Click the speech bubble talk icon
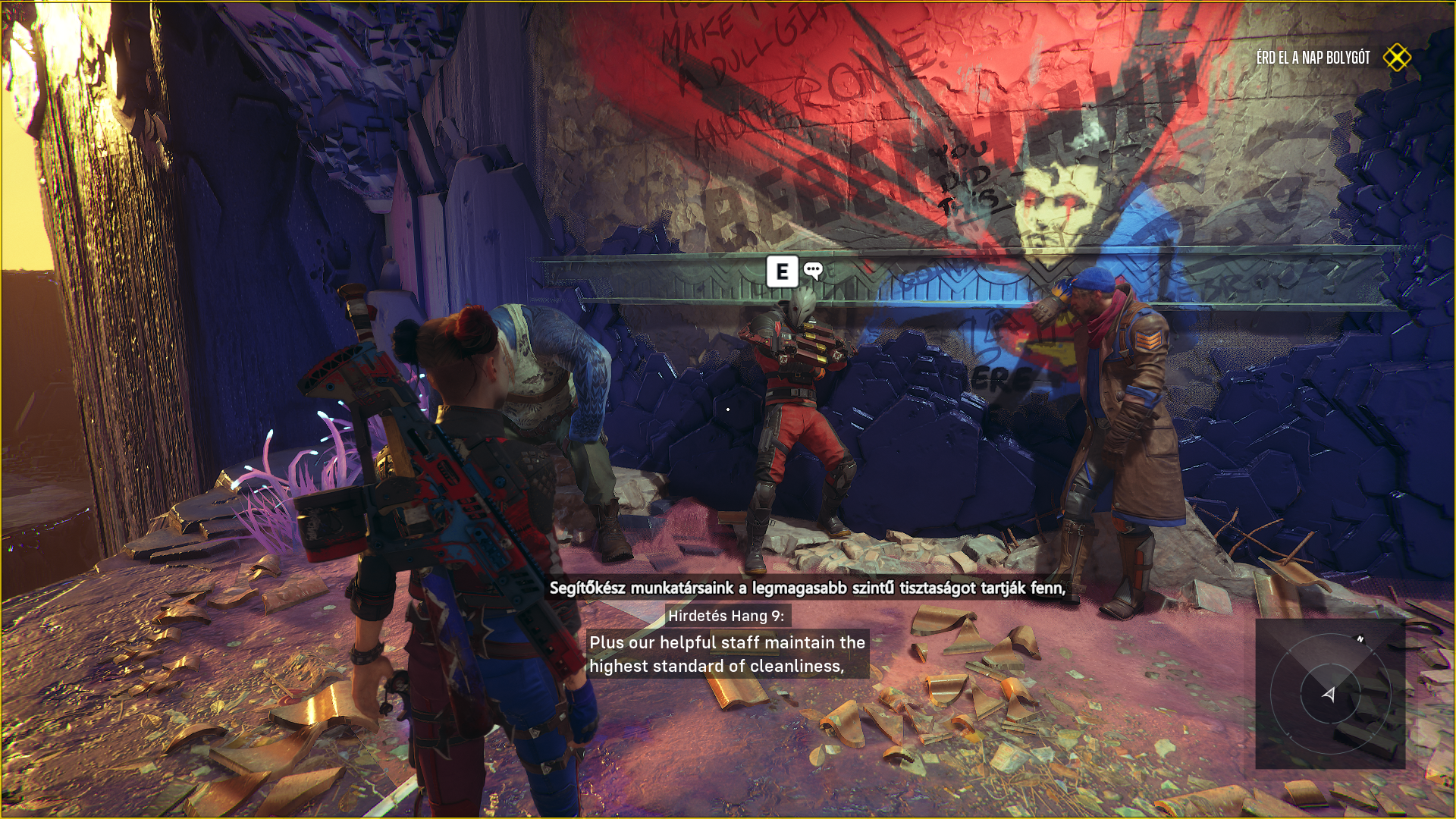Viewport: 1456px width, 819px height. point(813,270)
